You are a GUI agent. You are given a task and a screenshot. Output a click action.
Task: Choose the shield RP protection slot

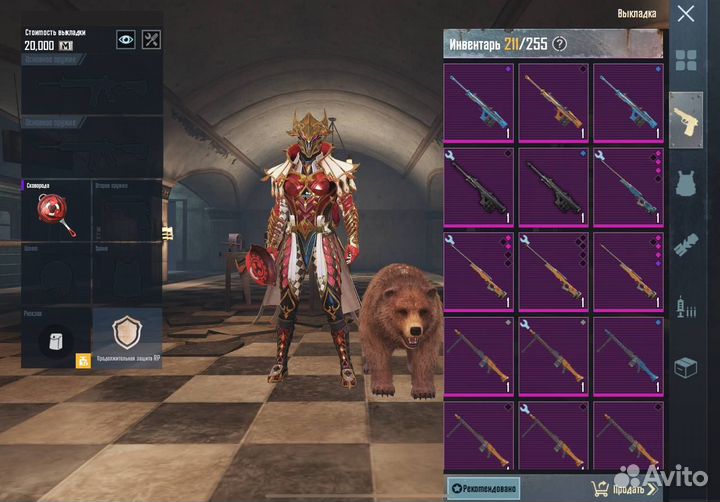click(x=126, y=335)
